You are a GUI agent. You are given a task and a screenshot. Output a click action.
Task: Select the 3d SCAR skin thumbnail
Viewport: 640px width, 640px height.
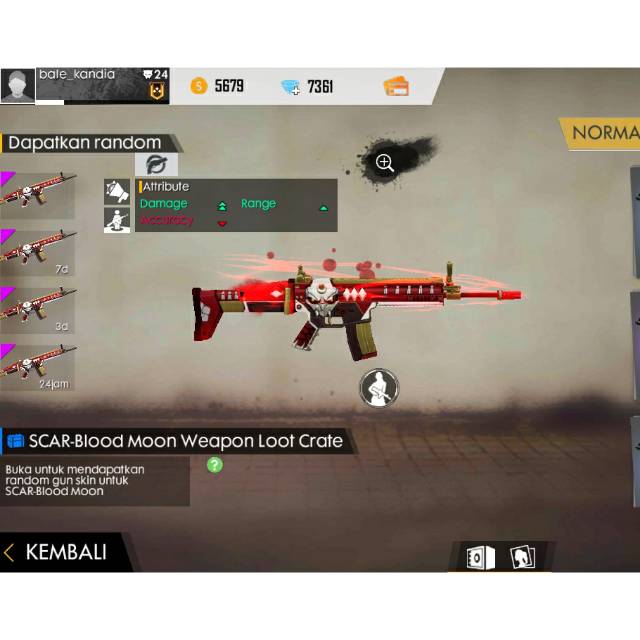click(x=38, y=308)
